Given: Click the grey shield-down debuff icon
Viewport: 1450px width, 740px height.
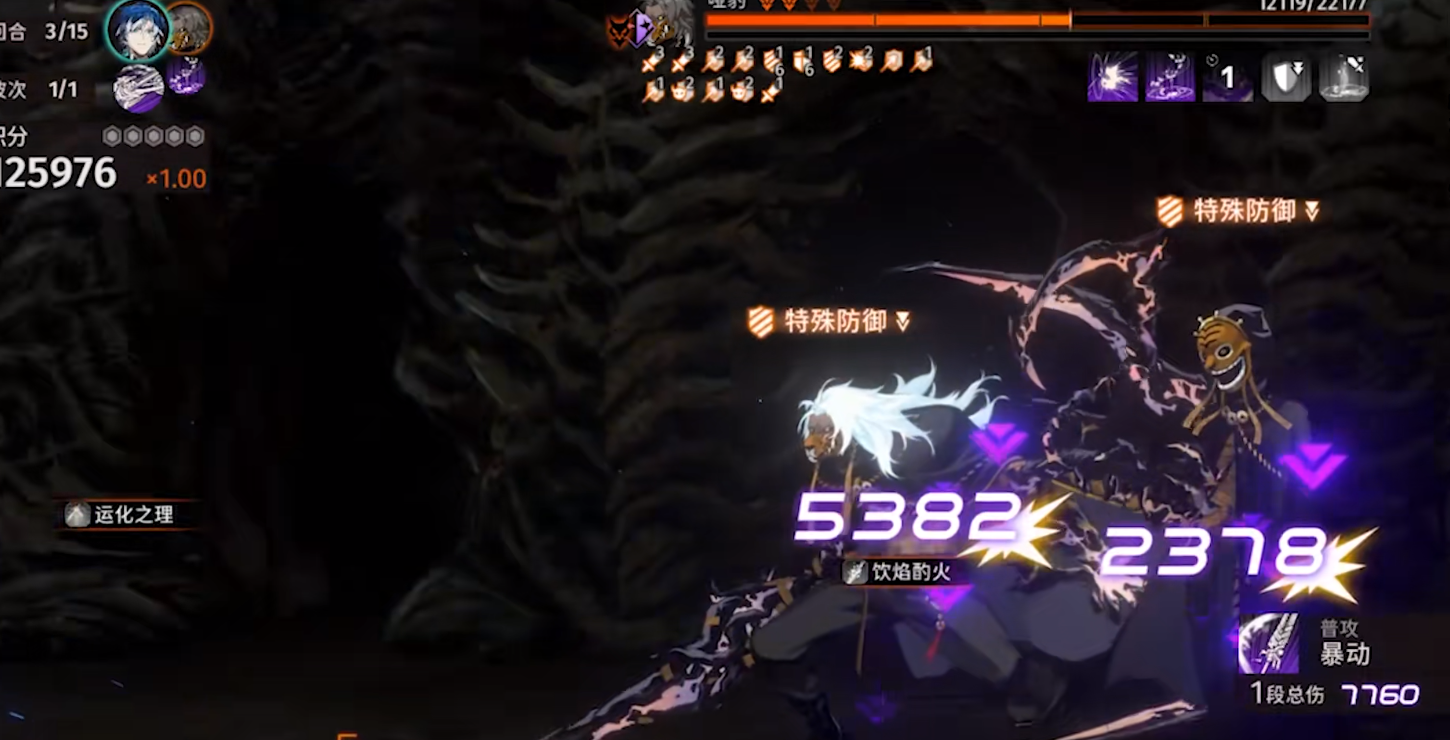Looking at the screenshot, I should click(1285, 77).
